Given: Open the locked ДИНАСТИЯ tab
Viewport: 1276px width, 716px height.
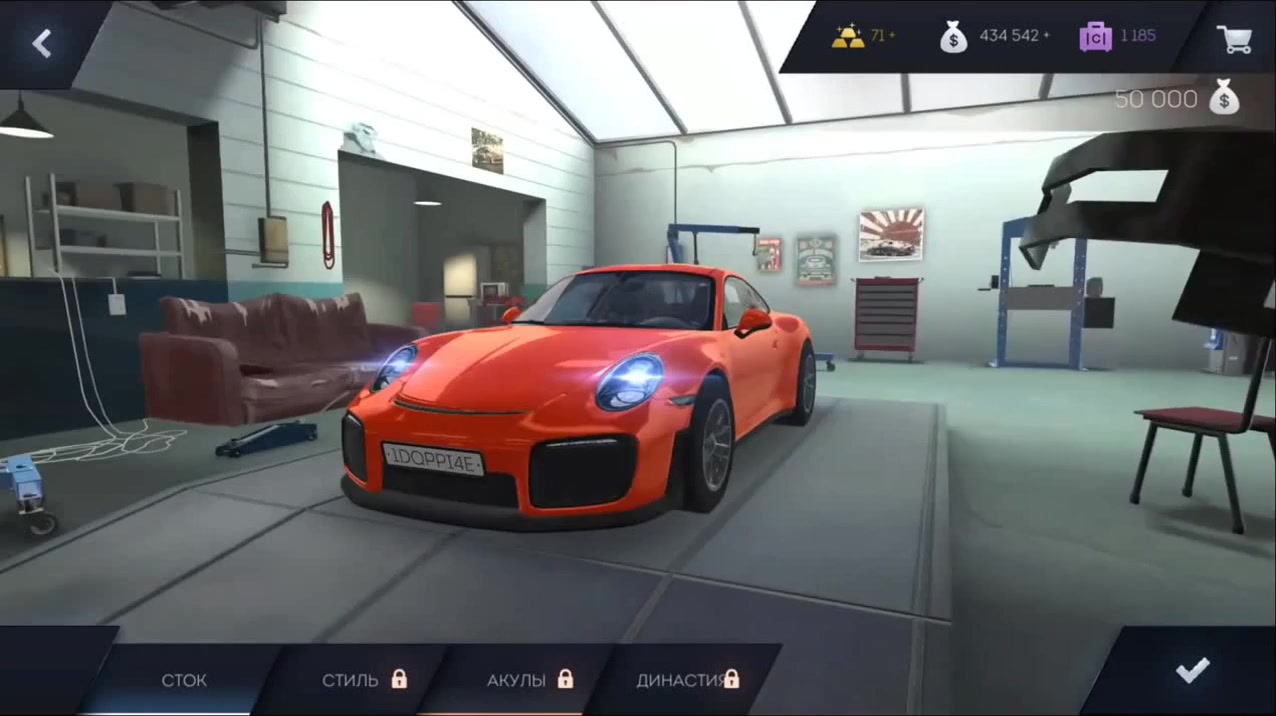Looking at the screenshot, I should click(x=687, y=680).
